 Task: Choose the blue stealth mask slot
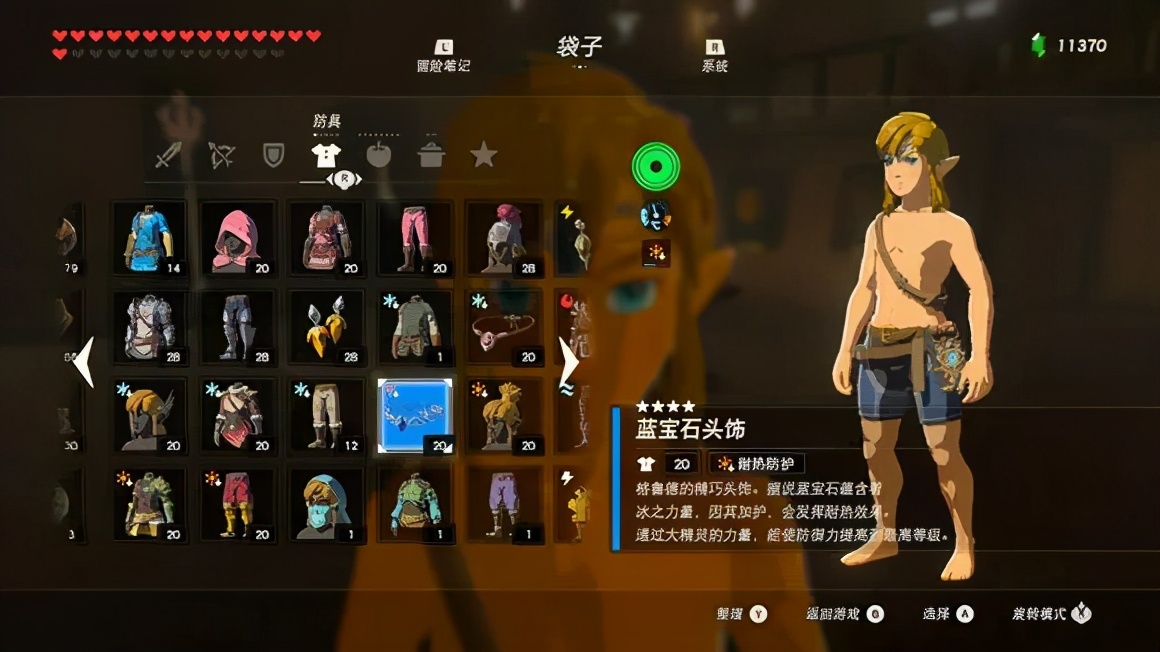[326, 504]
